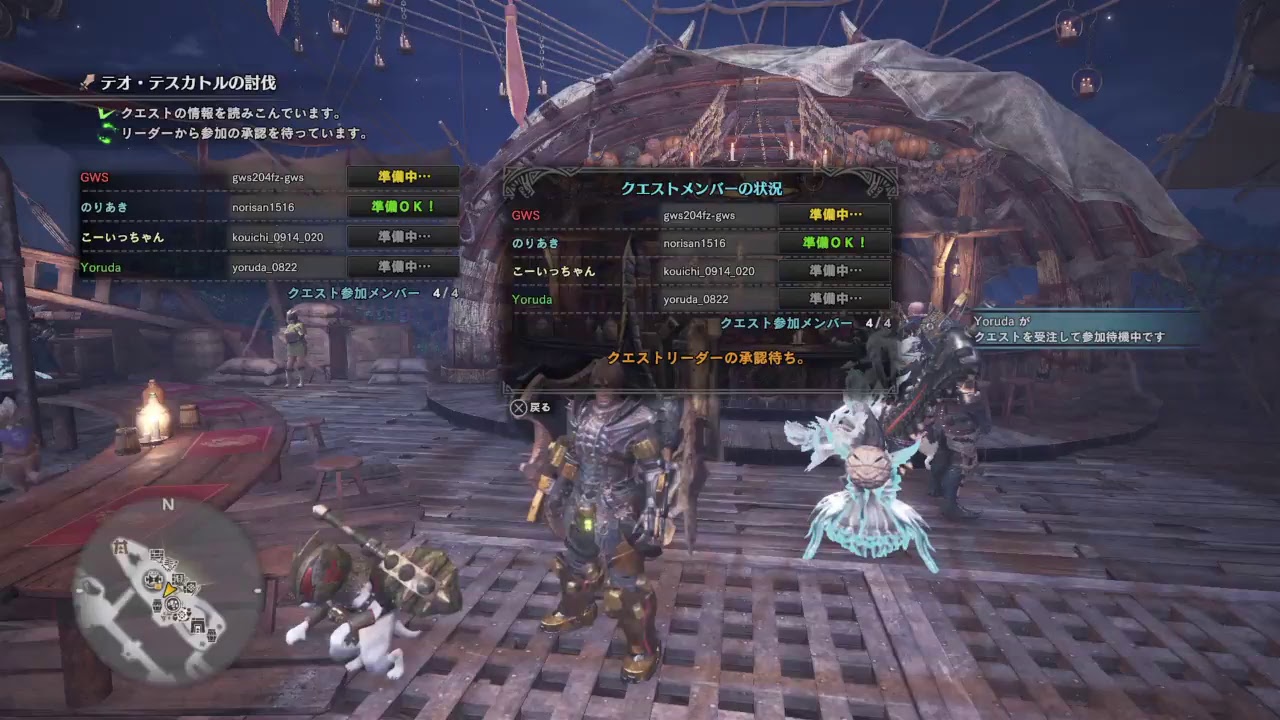1280x720 pixels.
Task: Click the tent facility icon near minimap top
Action: [121, 546]
